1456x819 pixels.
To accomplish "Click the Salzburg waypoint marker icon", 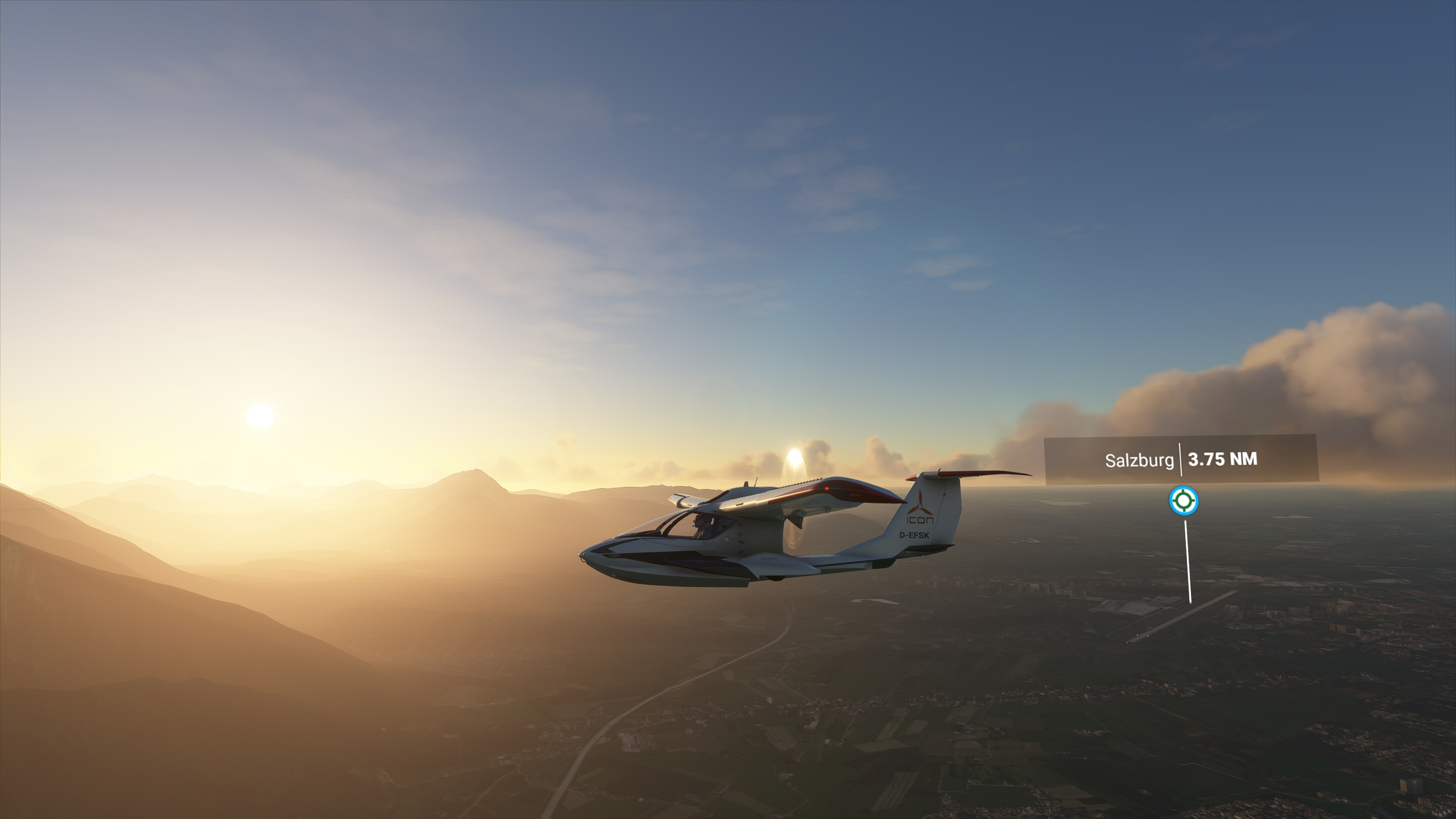I will 1184,501.
